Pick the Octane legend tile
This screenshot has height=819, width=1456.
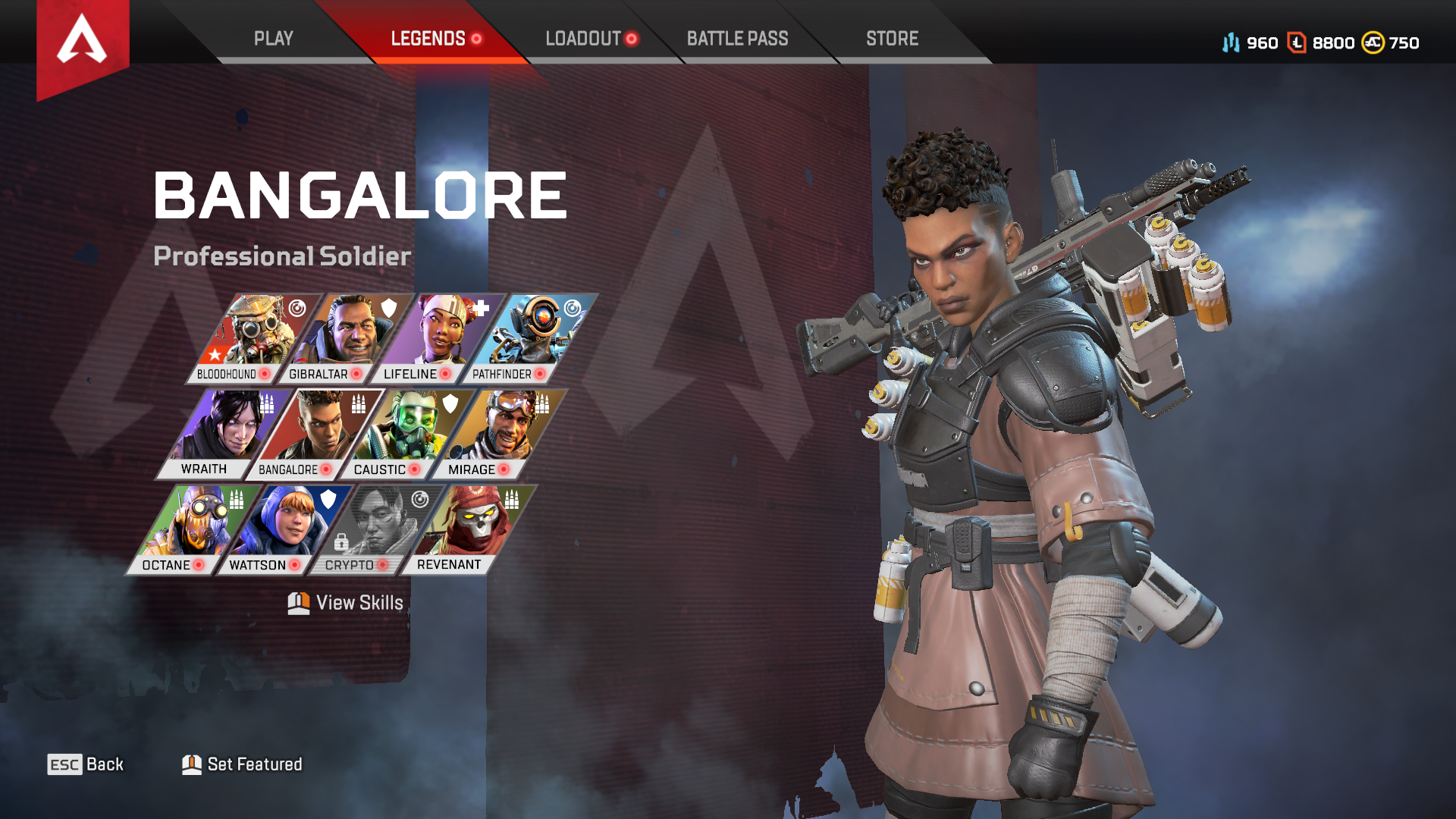[x=190, y=529]
